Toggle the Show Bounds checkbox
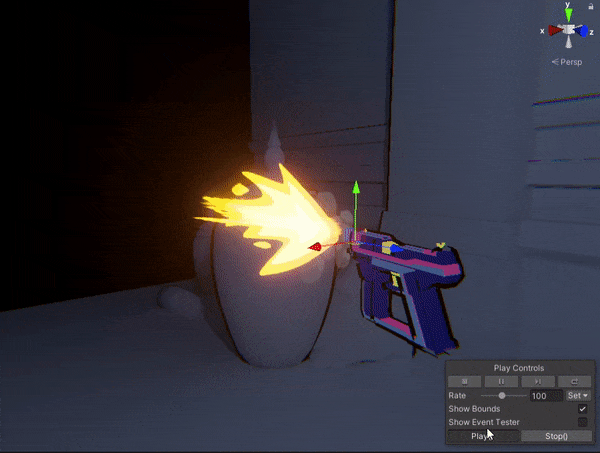 click(582, 409)
